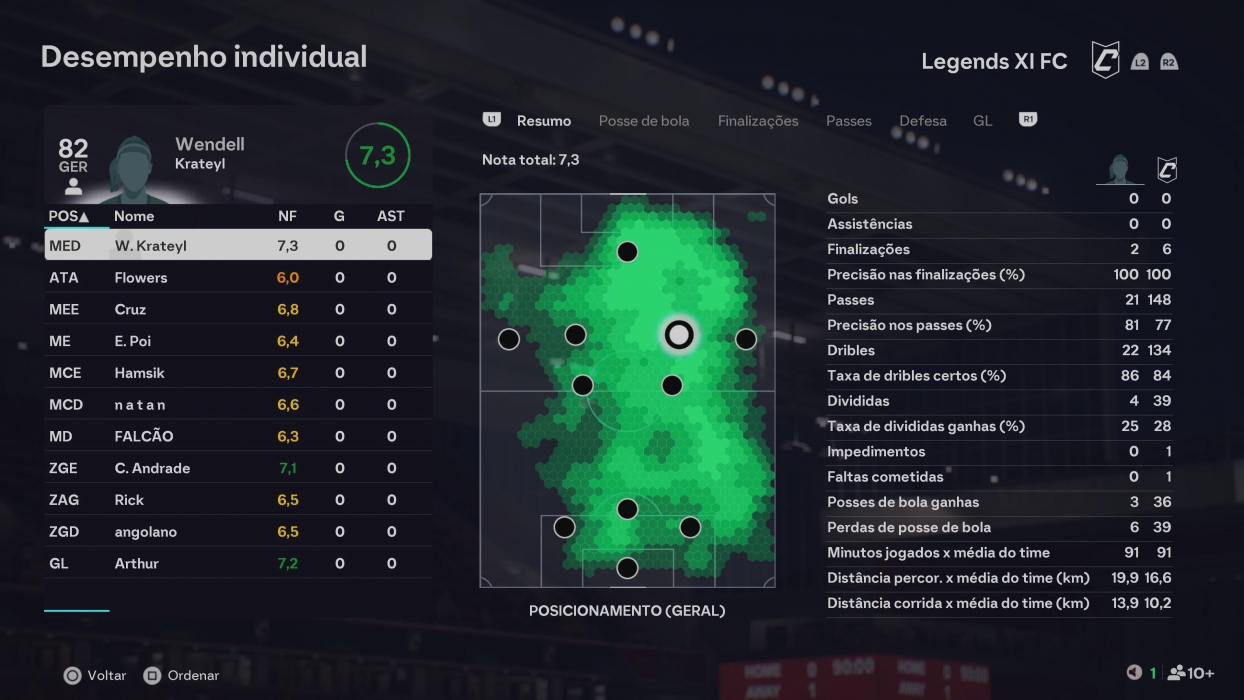Click the Legends XI FC club crest

1104,60
